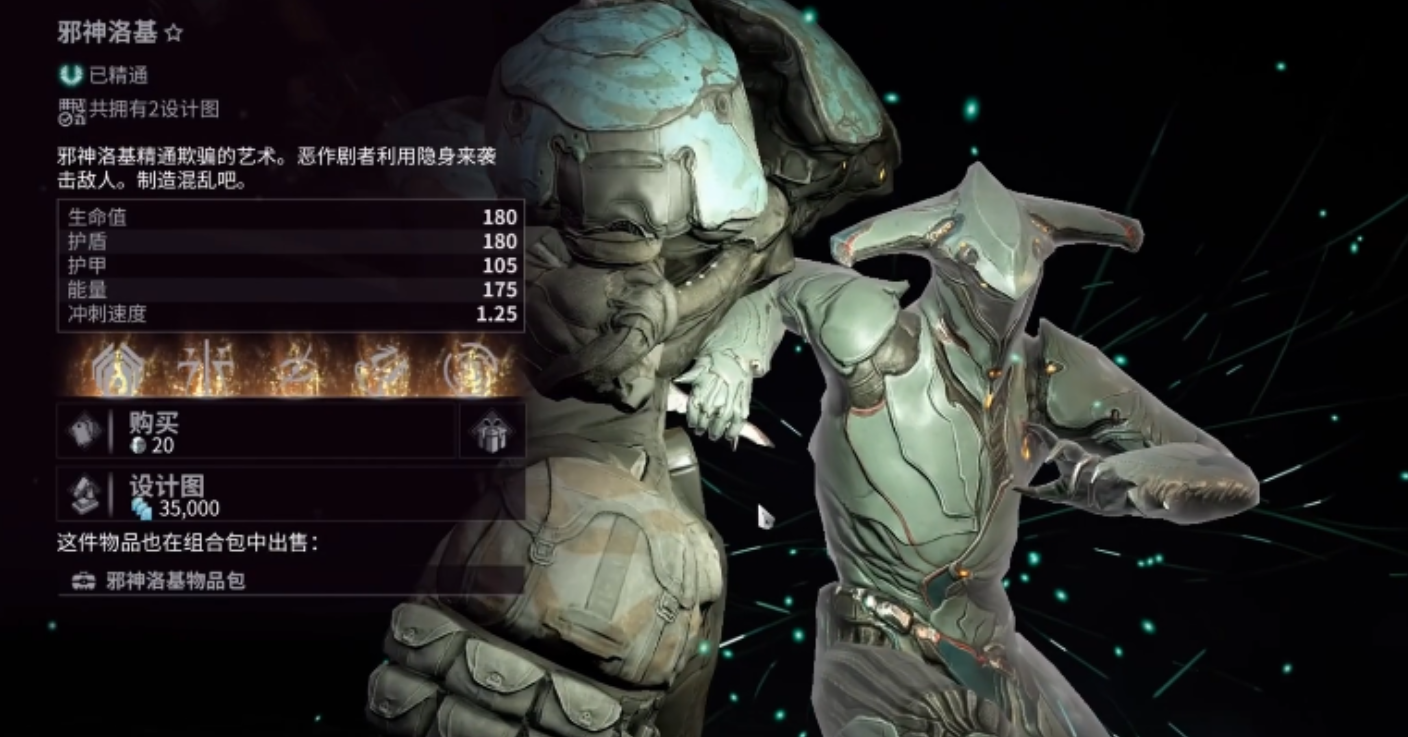Gift this warframe using the present icon
Image resolution: width=1408 pixels, height=737 pixels.
493,432
